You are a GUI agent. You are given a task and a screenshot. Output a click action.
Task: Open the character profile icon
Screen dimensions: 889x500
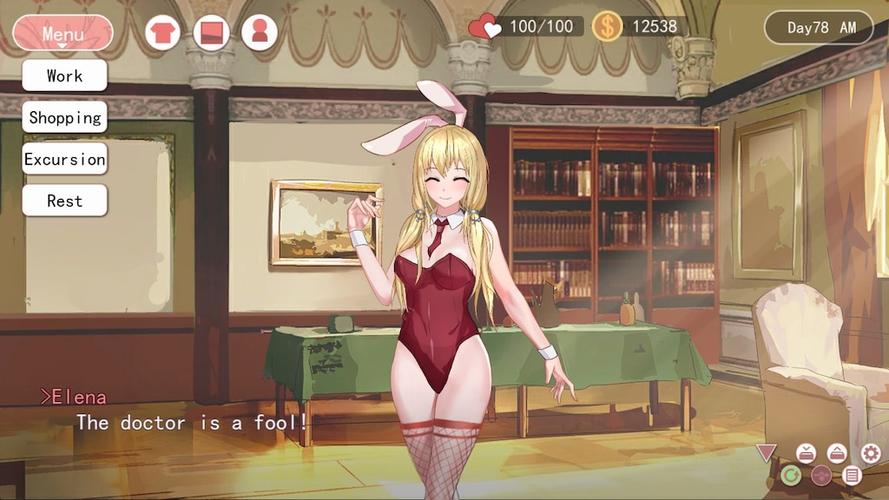coord(259,33)
